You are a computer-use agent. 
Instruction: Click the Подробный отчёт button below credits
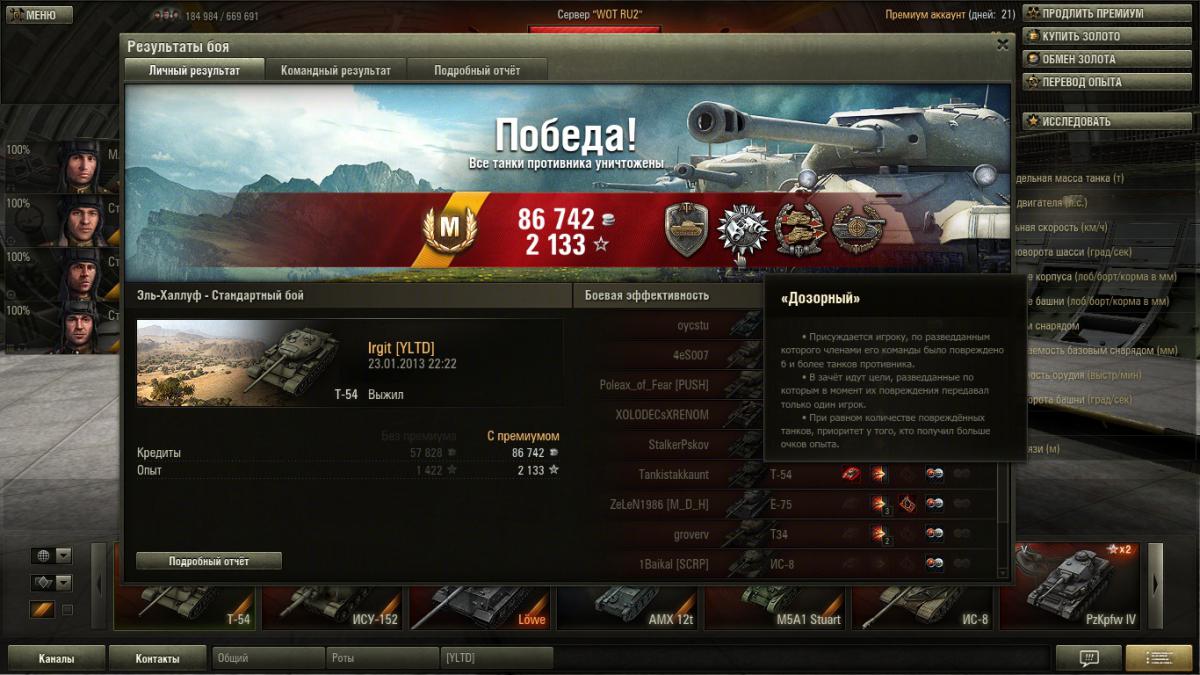click(x=209, y=561)
